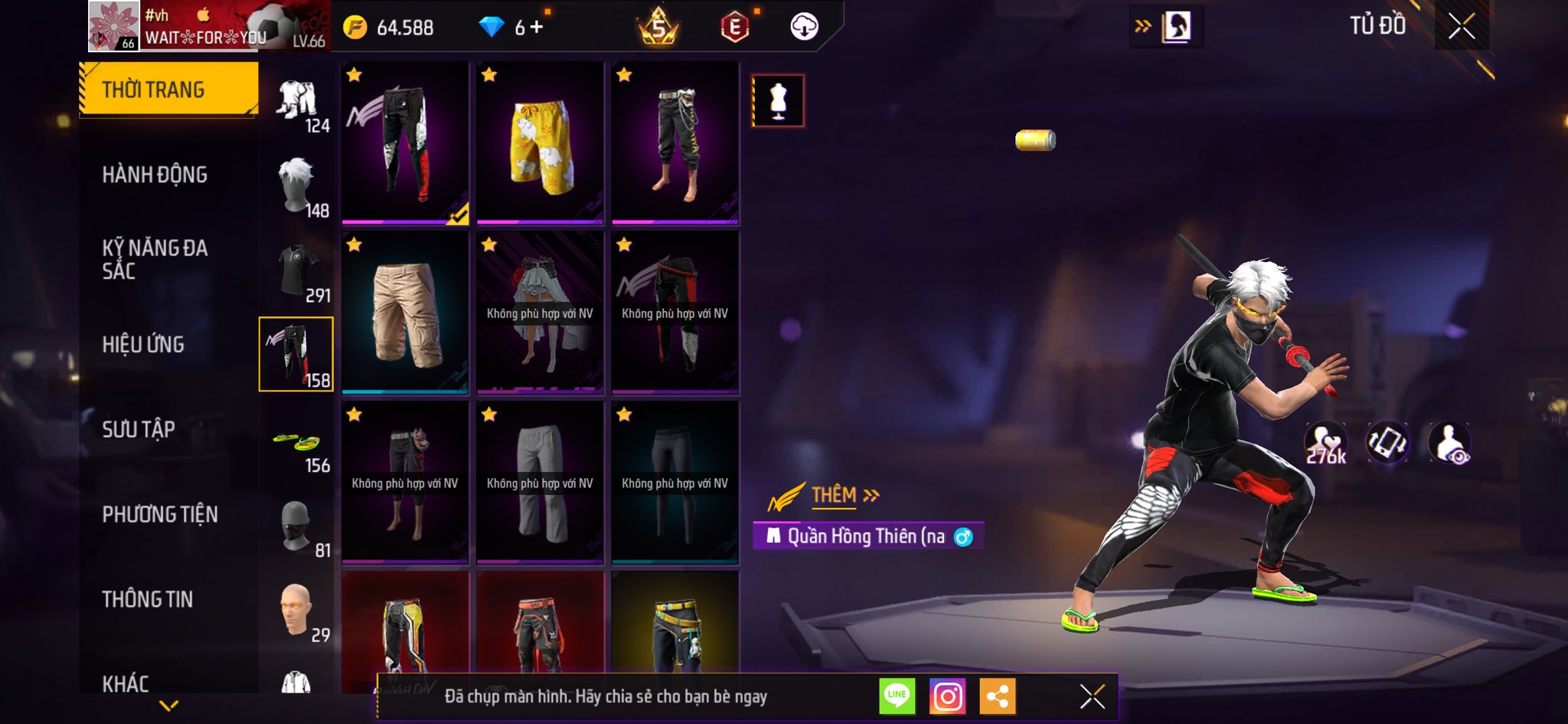Open the cloud download icon
The height and width of the screenshot is (724, 1568).
pyautogui.click(x=804, y=28)
